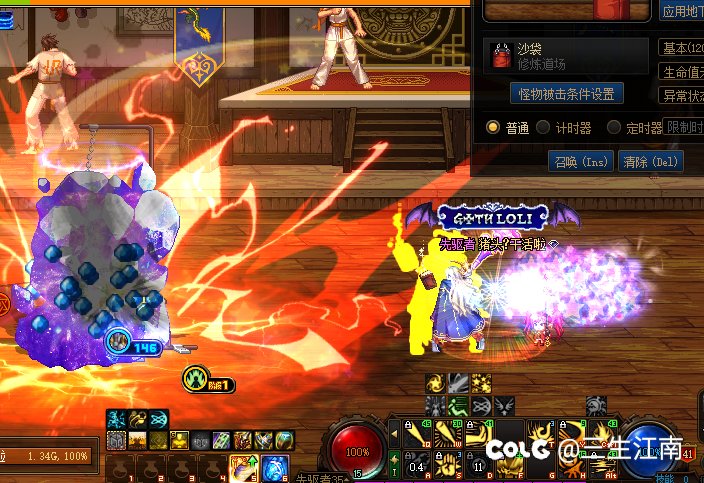Click the 应用地下 apply button
This screenshot has width=704, height=483.
coord(682,12)
